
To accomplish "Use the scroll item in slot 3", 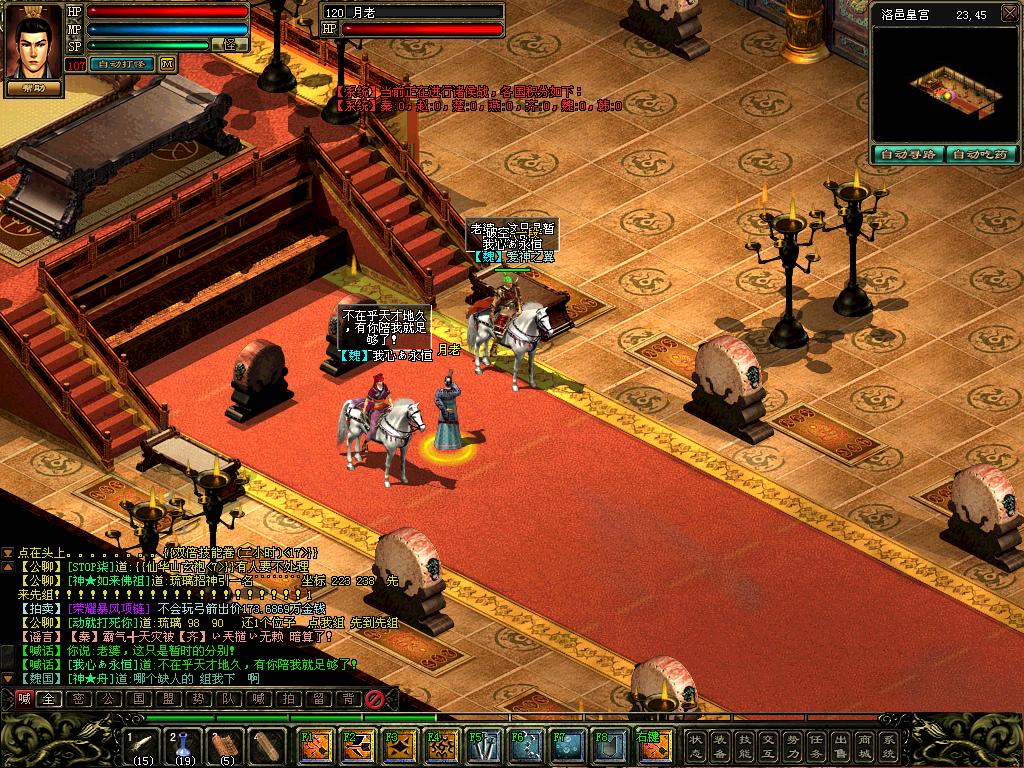I will coord(226,746).
